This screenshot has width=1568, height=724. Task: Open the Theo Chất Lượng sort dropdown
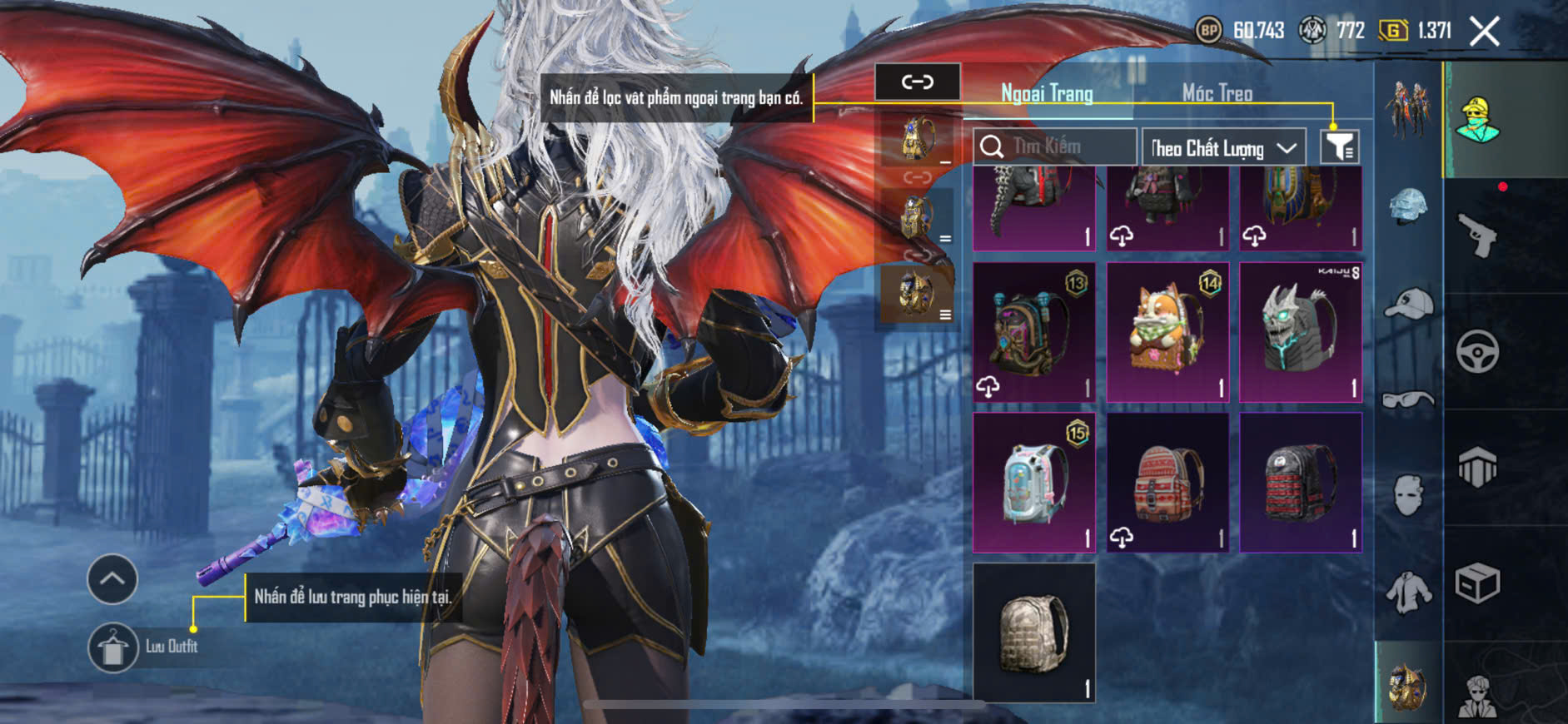(x=1222, y=148)
